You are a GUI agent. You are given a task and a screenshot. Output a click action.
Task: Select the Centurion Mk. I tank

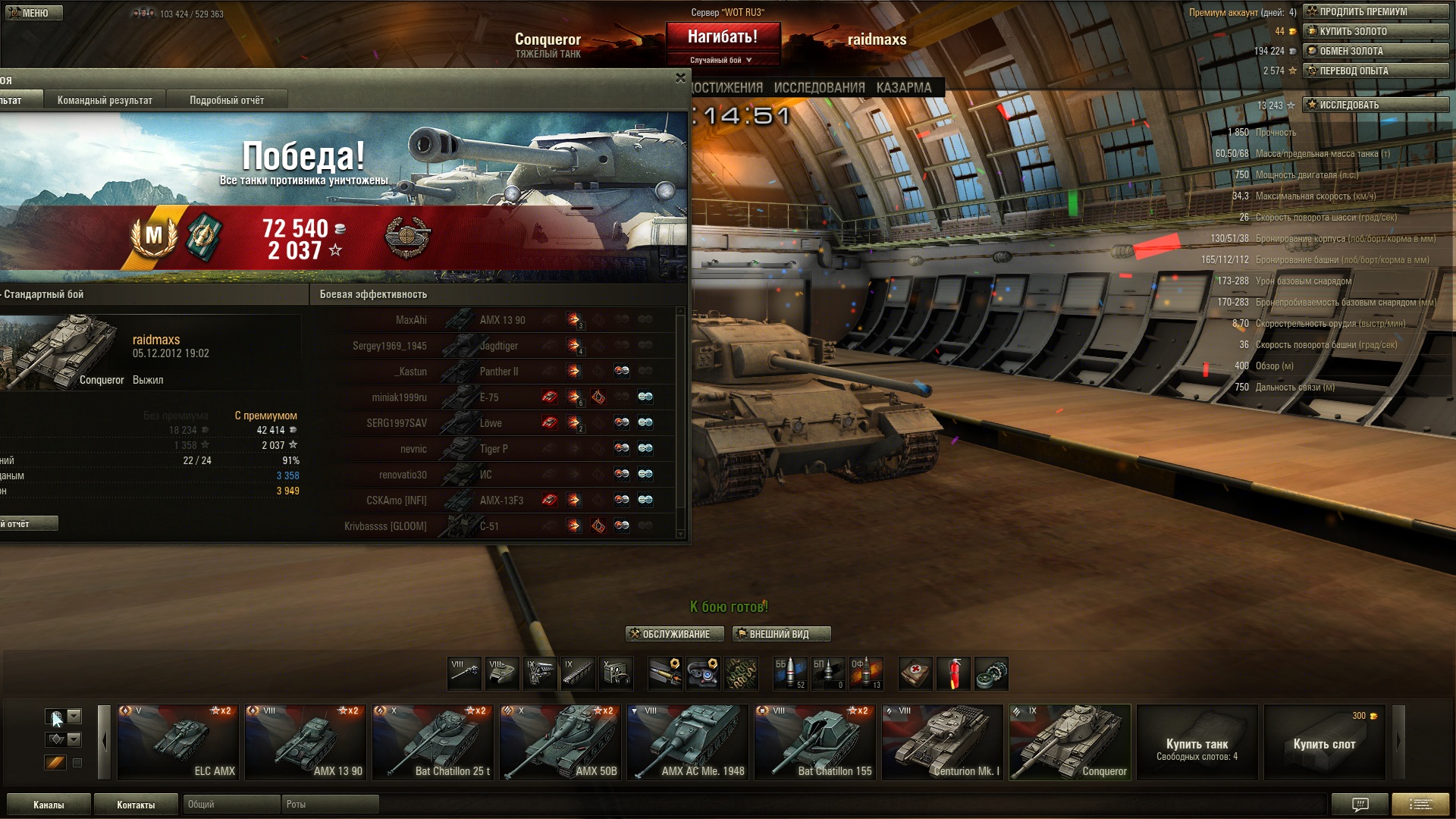pos(943,742)
